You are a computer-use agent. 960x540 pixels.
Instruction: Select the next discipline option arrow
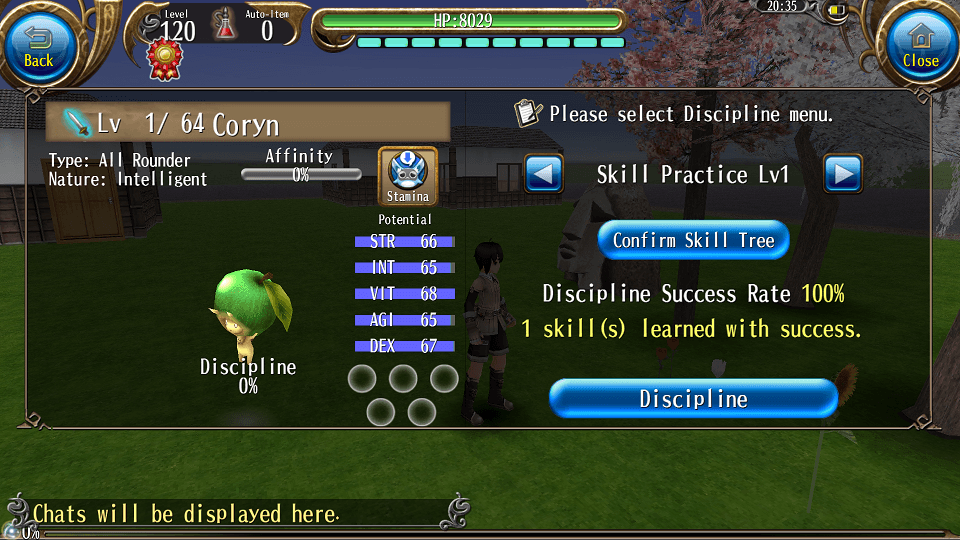[843, 175]
